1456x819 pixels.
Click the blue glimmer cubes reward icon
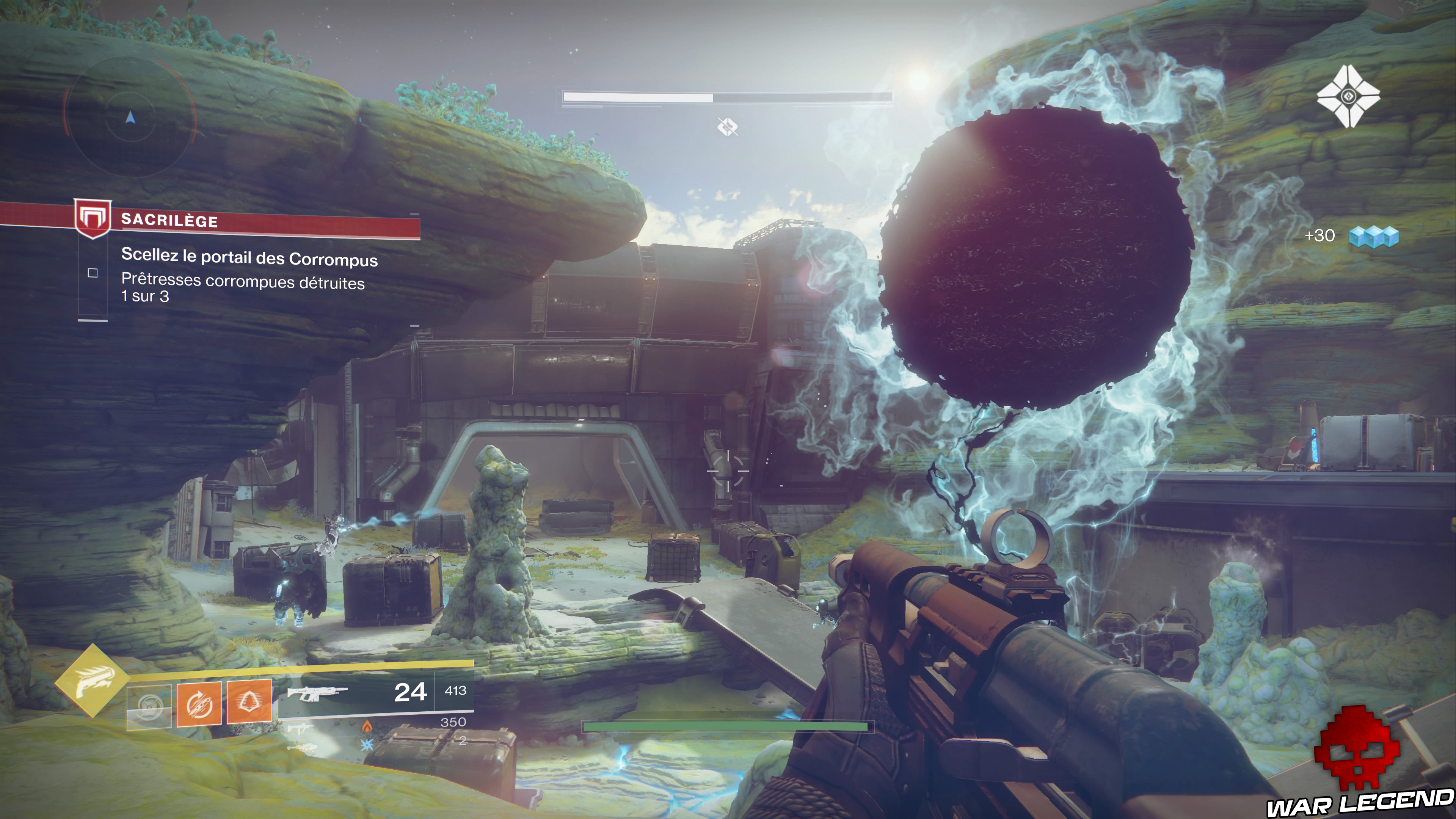(x=1373, y=236)
